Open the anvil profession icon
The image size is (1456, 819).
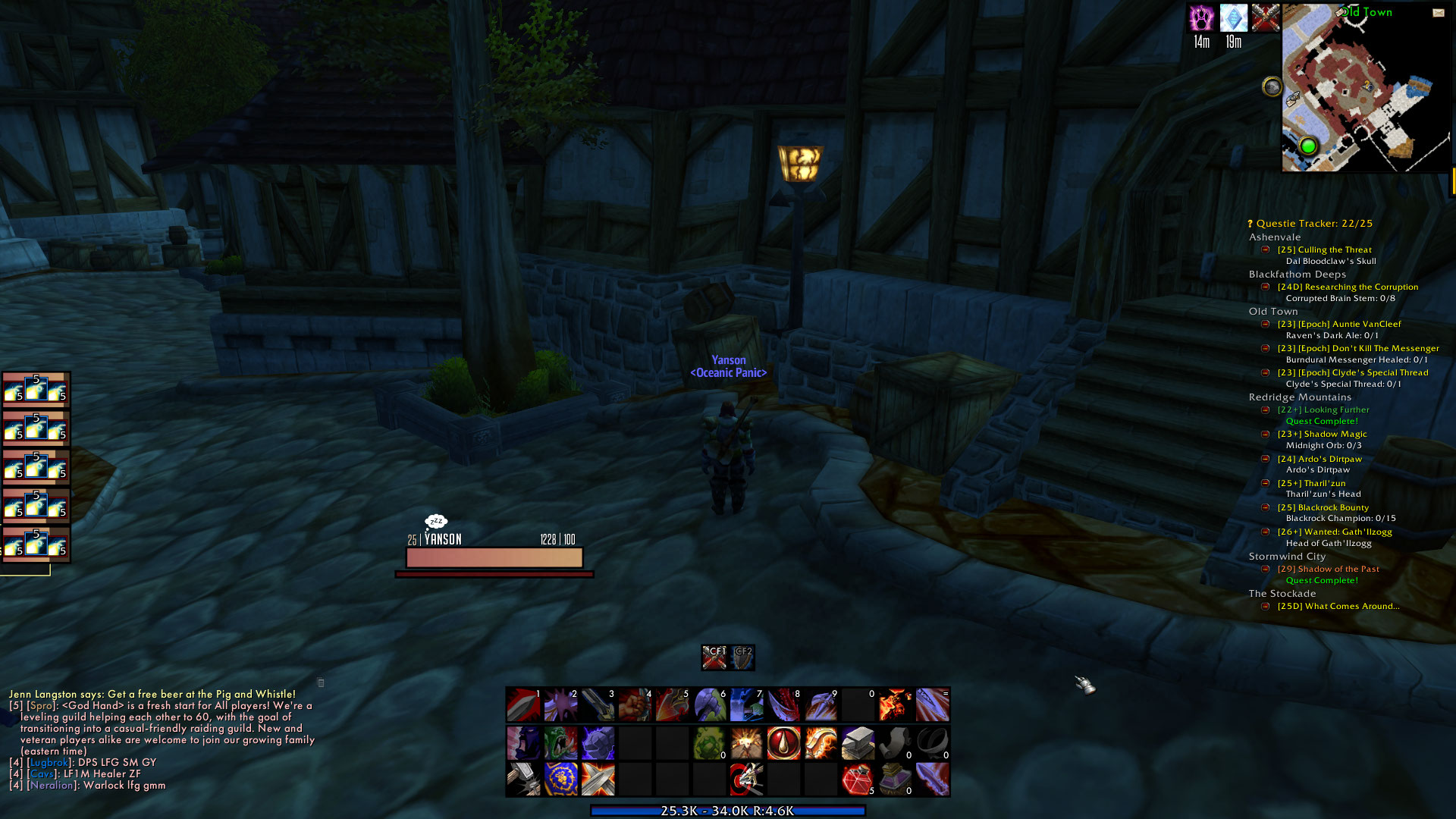point(858,743)
